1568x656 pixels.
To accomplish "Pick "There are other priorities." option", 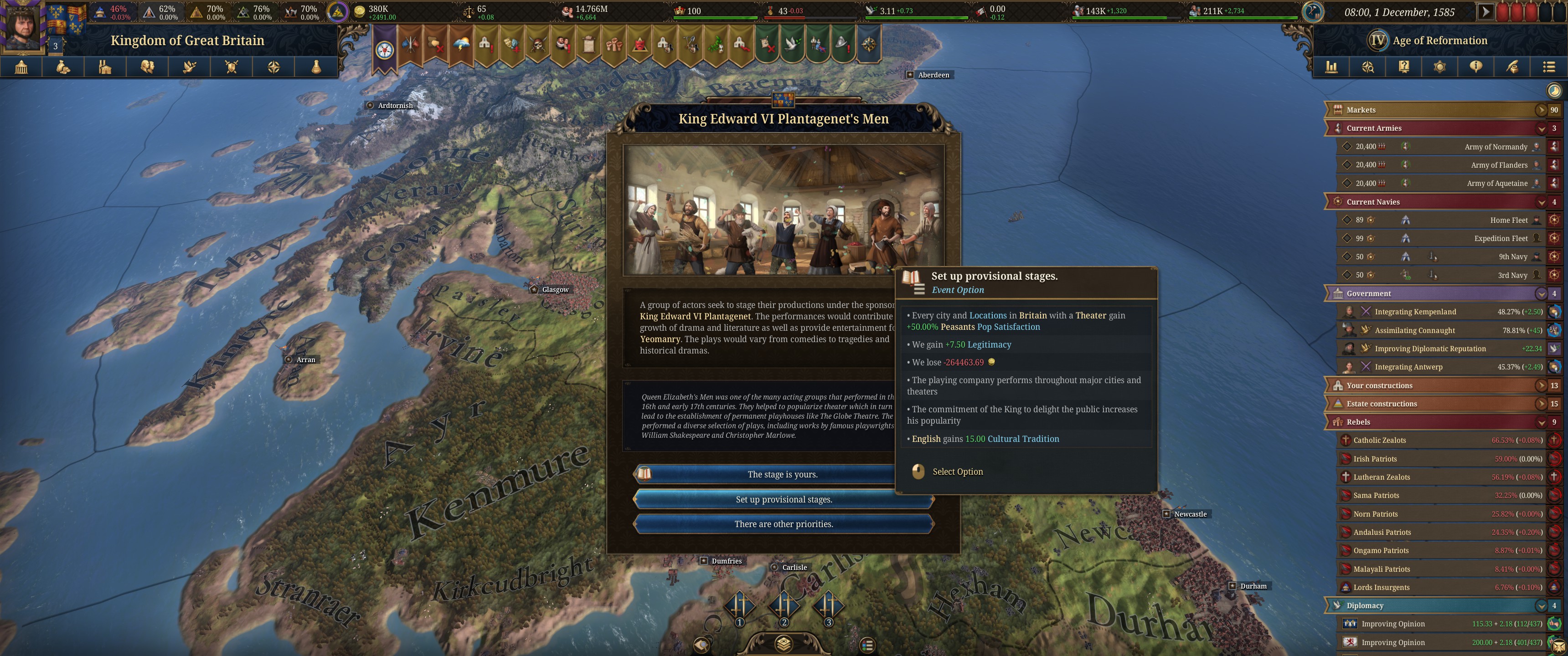I will 784,524.
